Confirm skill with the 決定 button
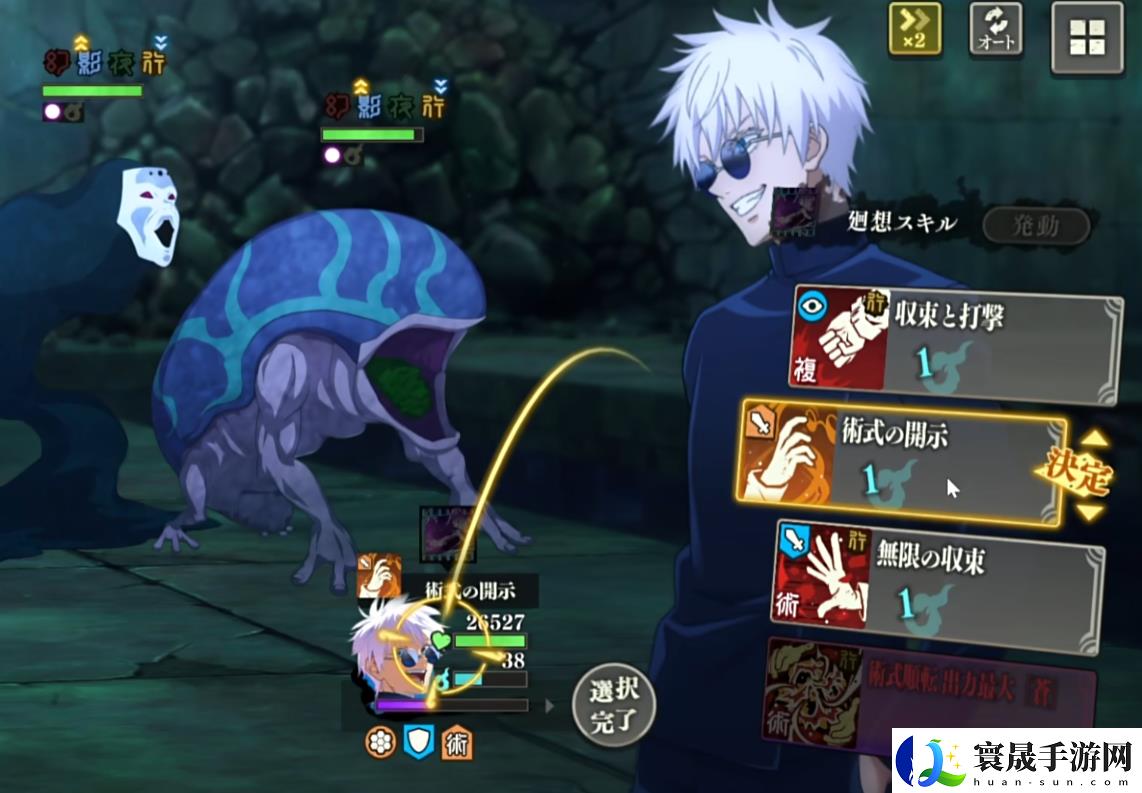The image size is (1142, 793). tap(1082, 475)
